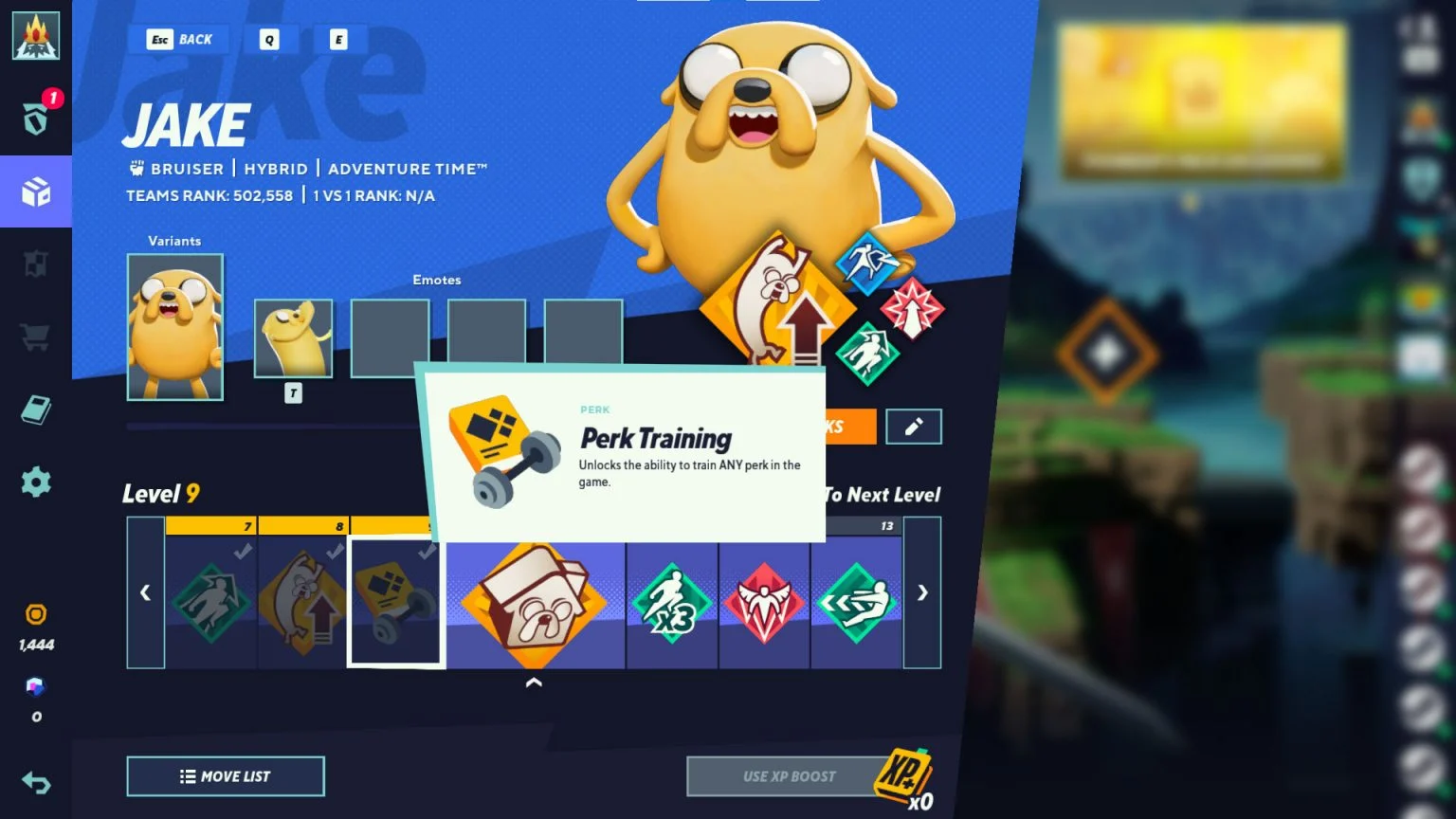The width and height of the screenshot is (1456, 819).
Task: Select the highlighted loot box sidebar icon
Action: [35, 192]
